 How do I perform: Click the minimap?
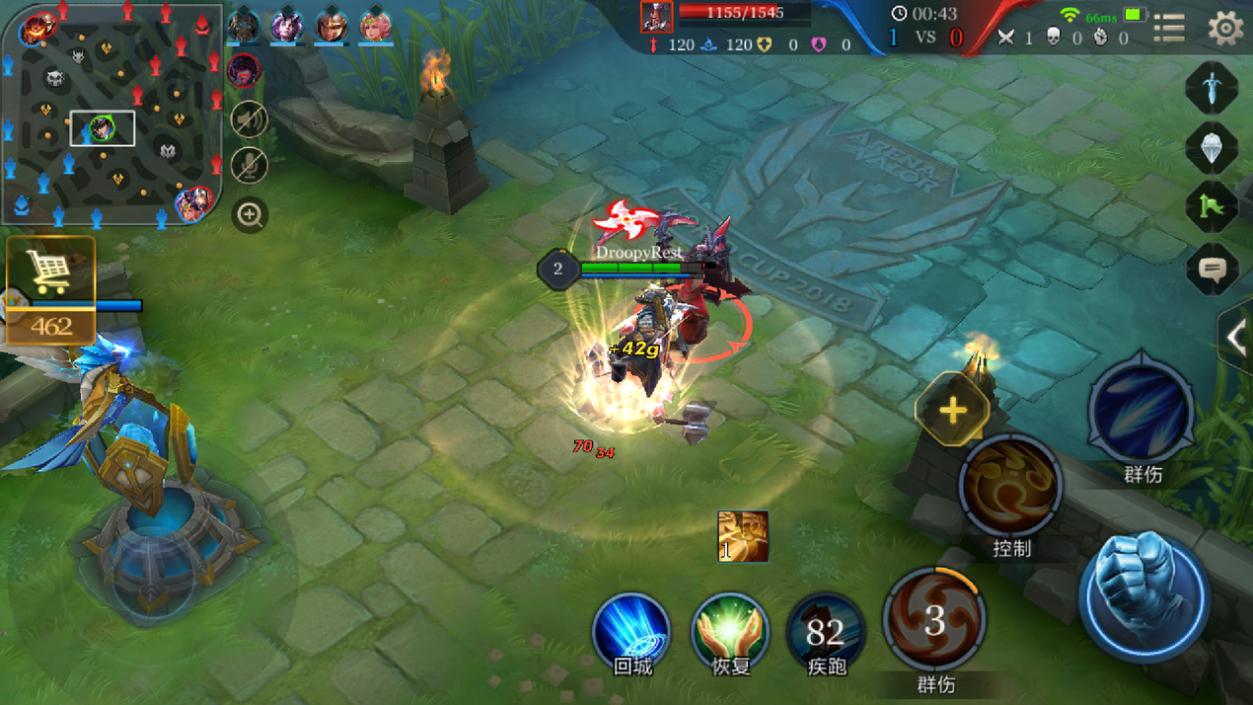coord(111,112)
